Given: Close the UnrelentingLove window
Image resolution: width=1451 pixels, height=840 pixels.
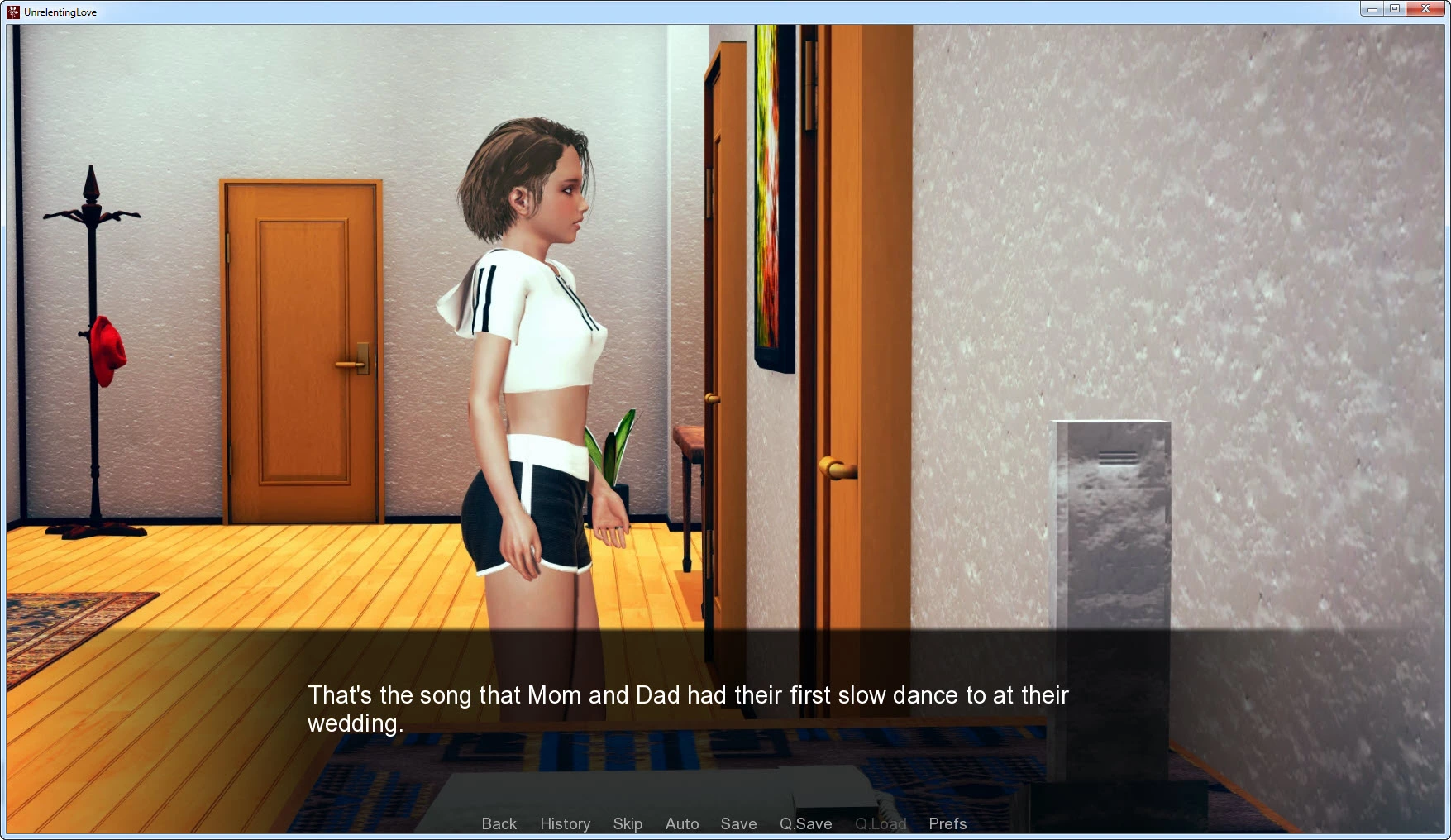Looking at the screenshot, I should (x=1425, y=9).
